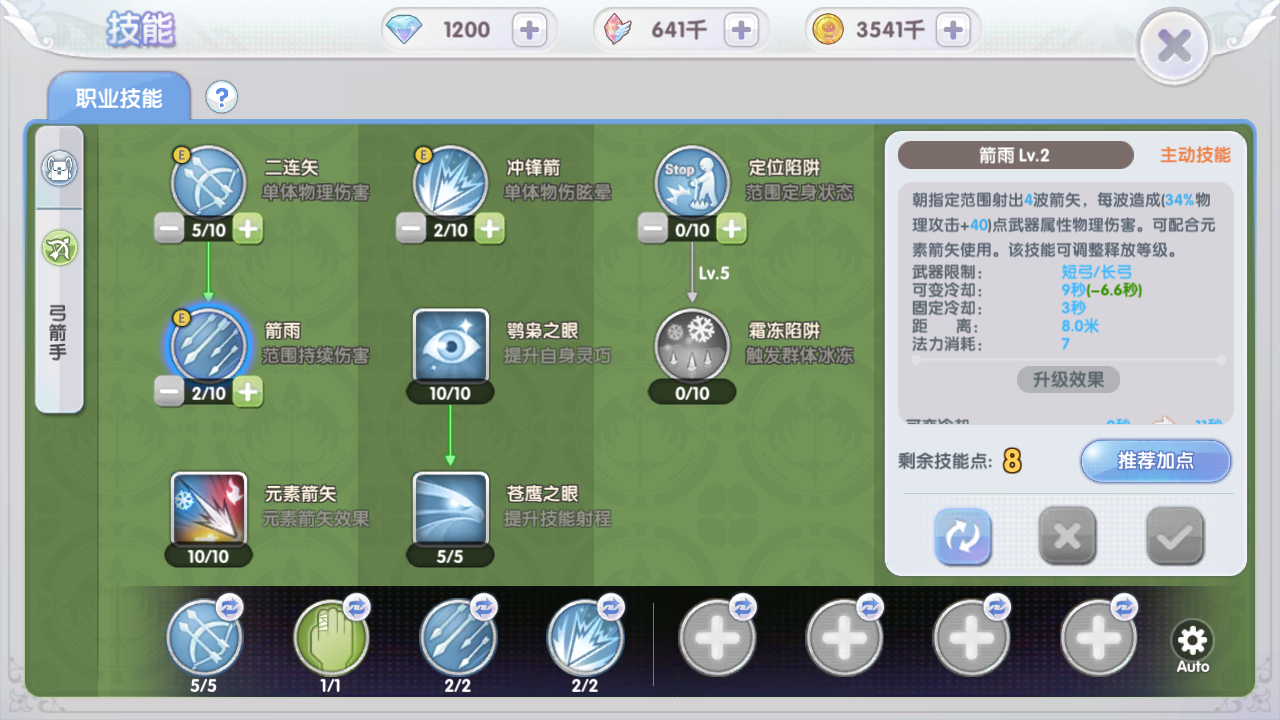Reset allocation with the circular refresh button
Image resolution: width=1280 pixels, height=720 pixels.
[x=962, y=537]
